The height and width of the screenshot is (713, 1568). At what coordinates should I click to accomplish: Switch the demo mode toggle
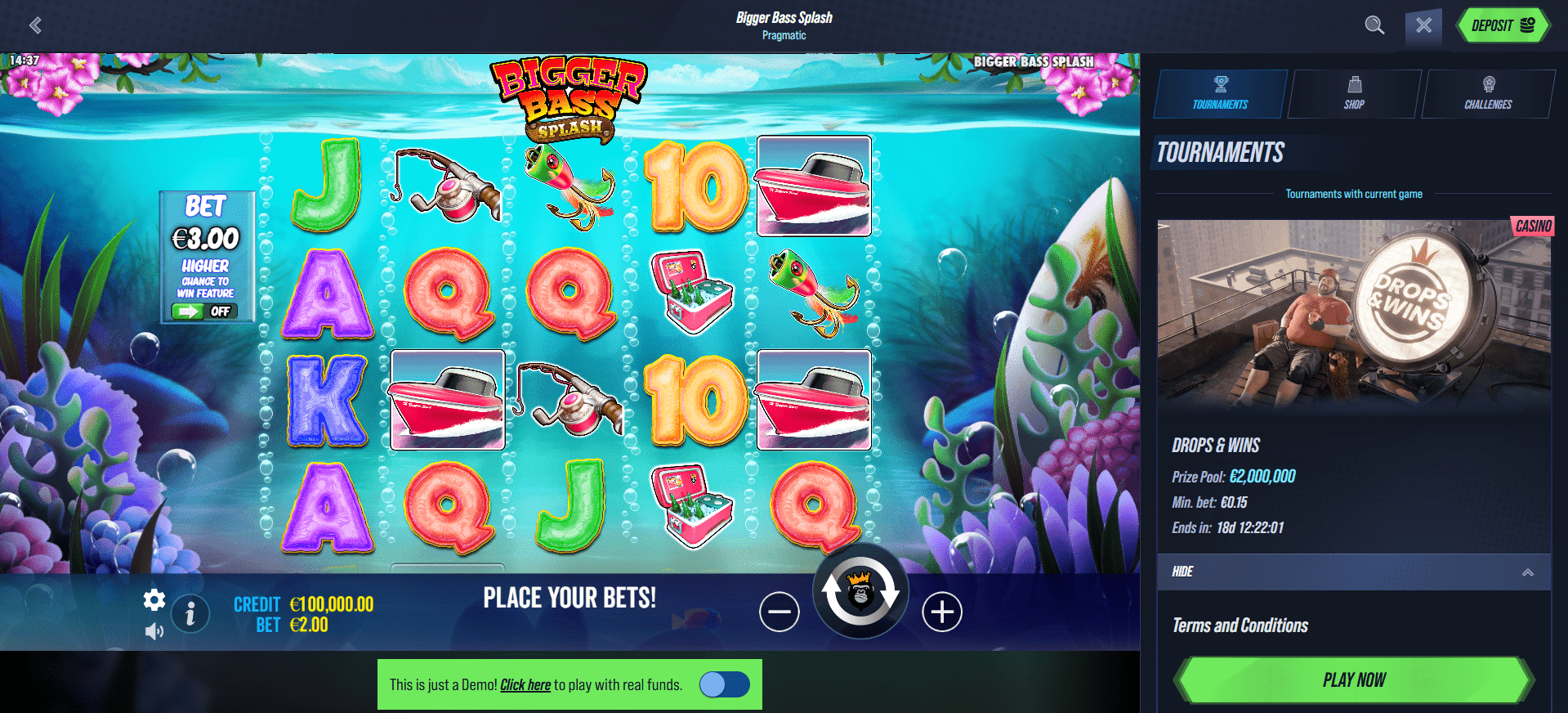(x=724, y=684)
